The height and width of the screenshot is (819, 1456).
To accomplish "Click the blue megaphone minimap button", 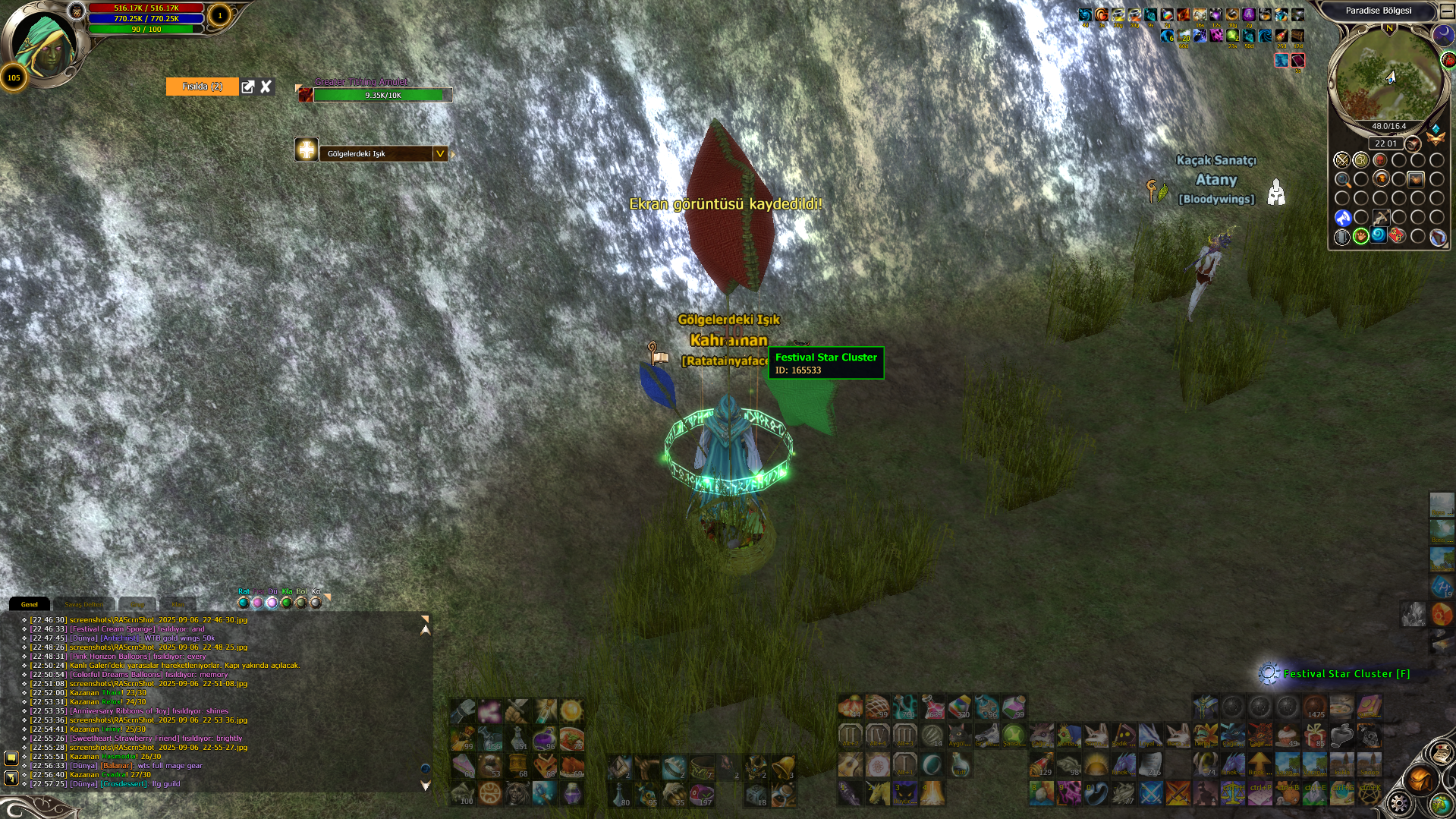I will click(x=1342, y=218).
